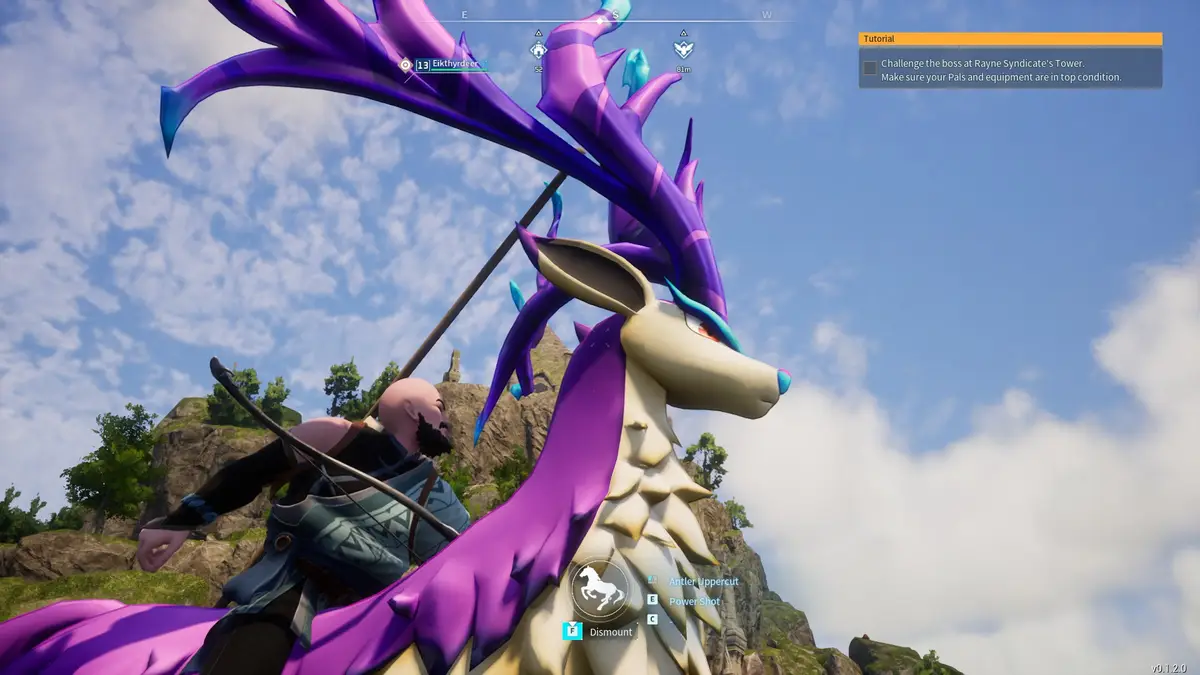
Task: Click the Tutorial objective tracker panel
Action: pos(1010,61)
